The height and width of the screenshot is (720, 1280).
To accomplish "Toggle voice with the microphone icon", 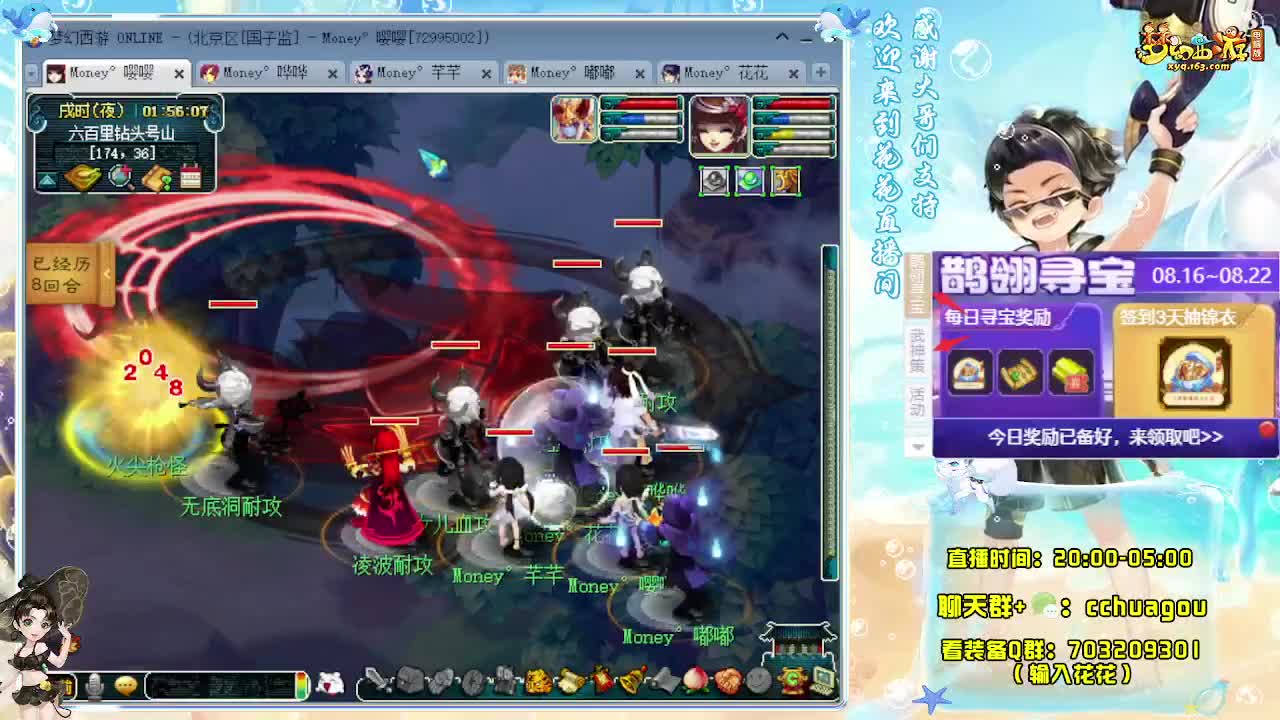I will click(95, 685).
